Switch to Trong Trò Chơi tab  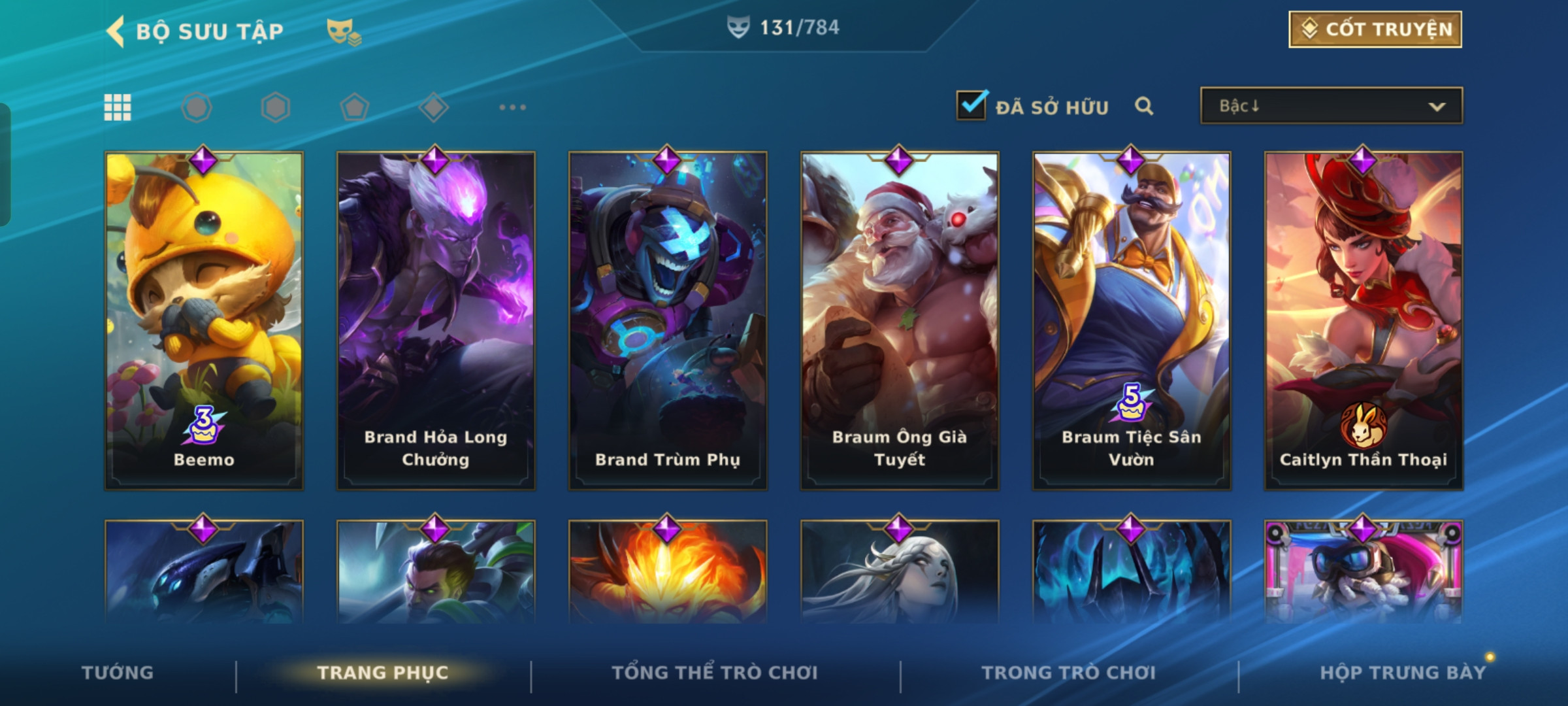(x=1069, y=673)
